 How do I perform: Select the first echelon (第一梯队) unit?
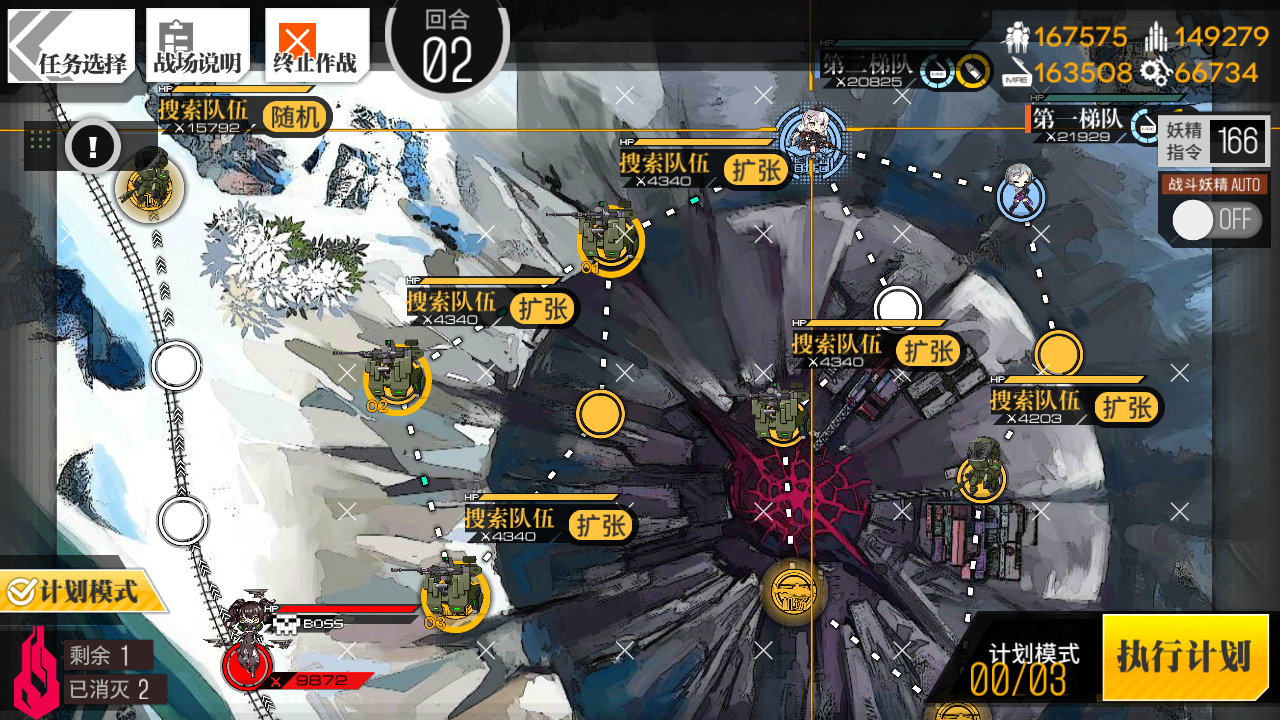[x=1021, y=193]
